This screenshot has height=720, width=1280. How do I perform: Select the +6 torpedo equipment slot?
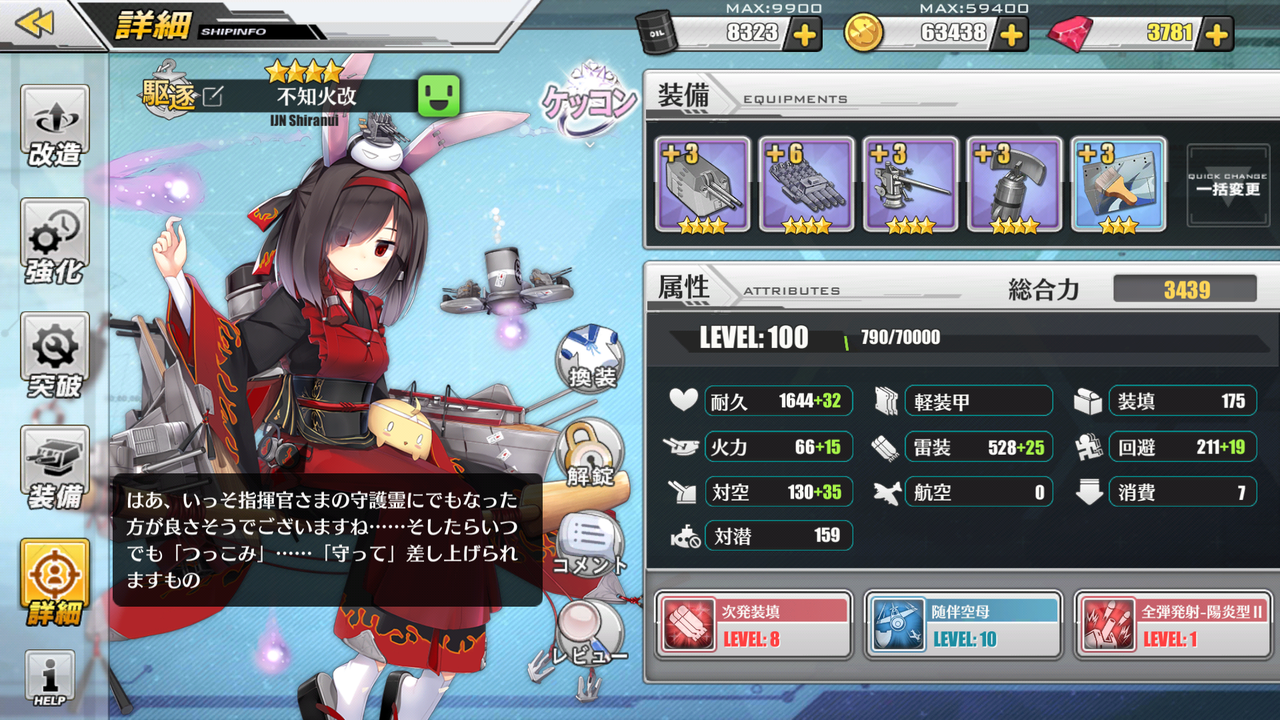coord(806,185)
